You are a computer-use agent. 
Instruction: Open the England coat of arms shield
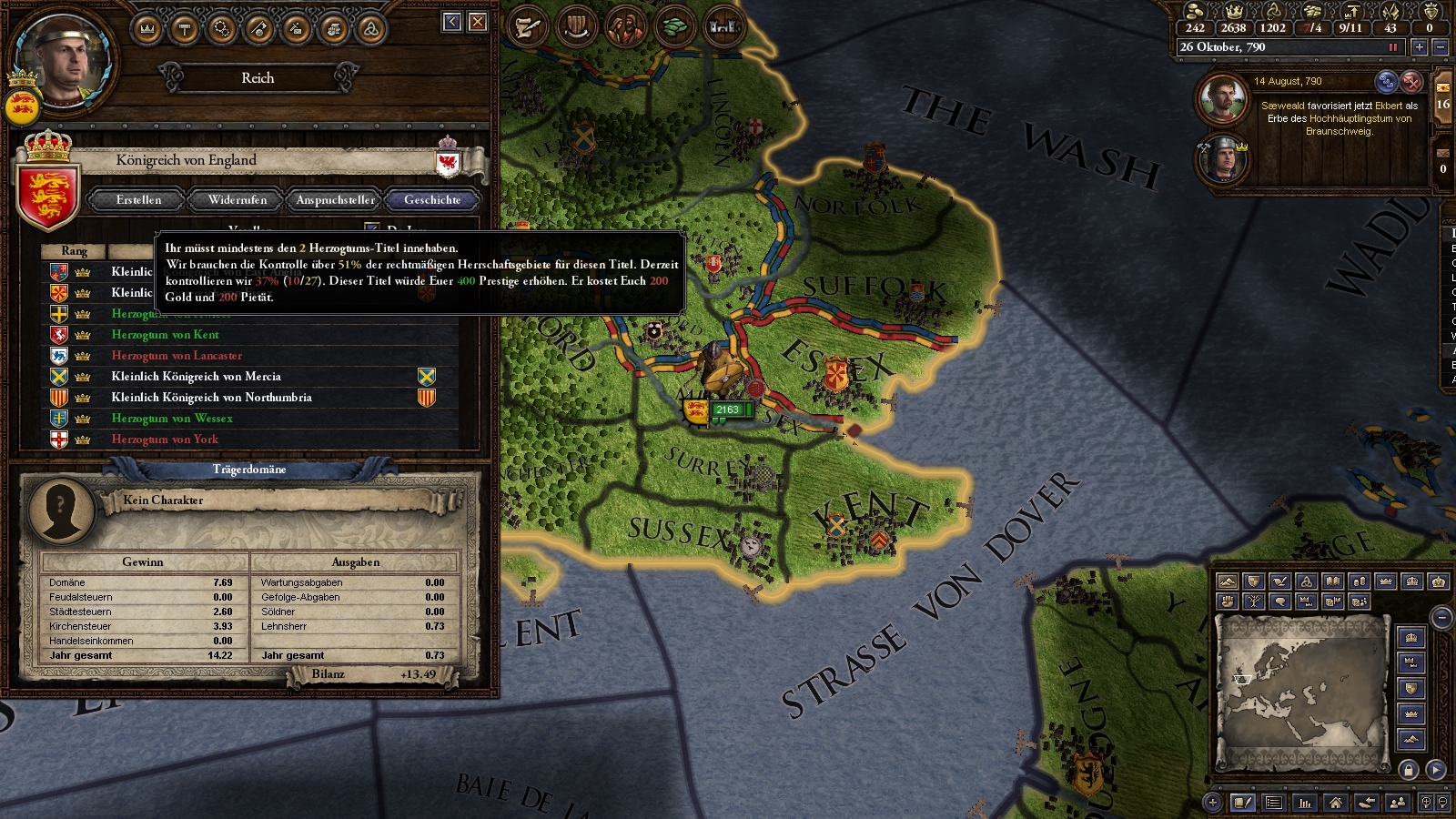(x=48, y=193)
